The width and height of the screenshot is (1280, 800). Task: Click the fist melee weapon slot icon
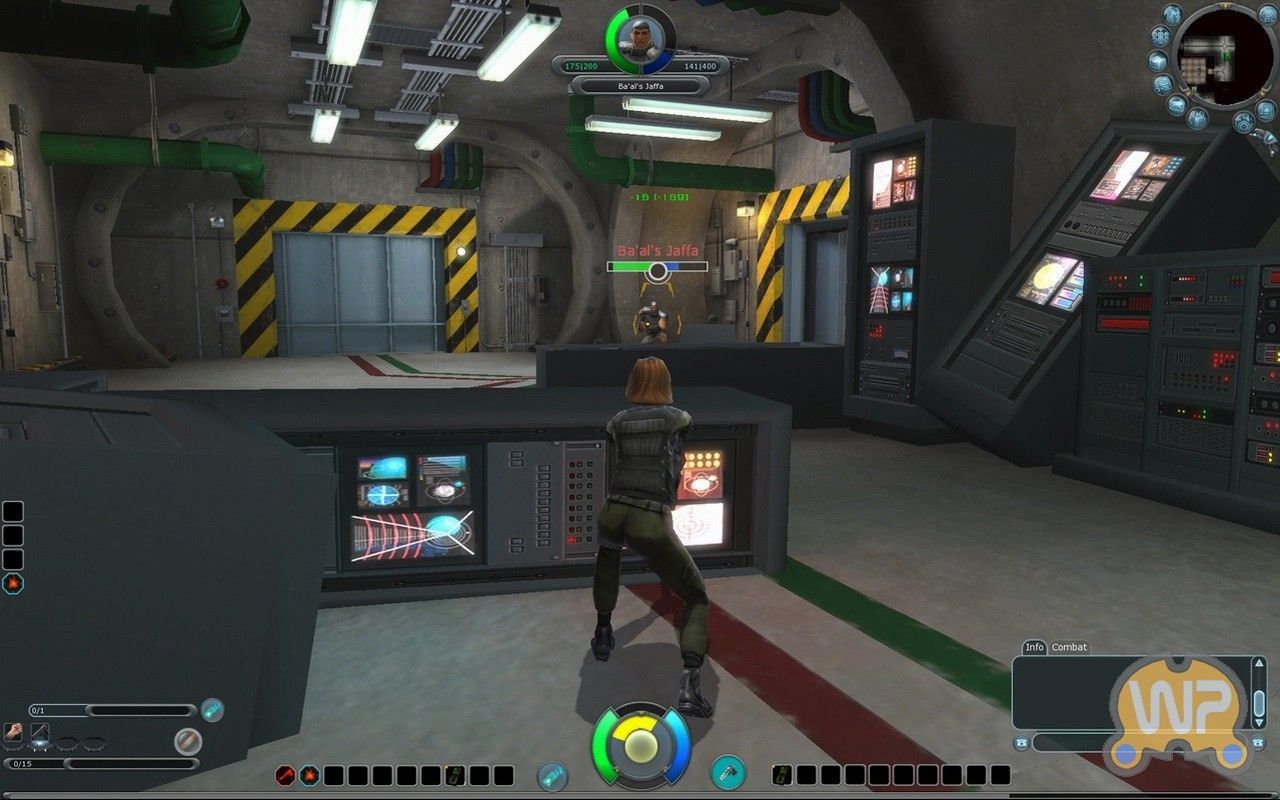[12, 731]
